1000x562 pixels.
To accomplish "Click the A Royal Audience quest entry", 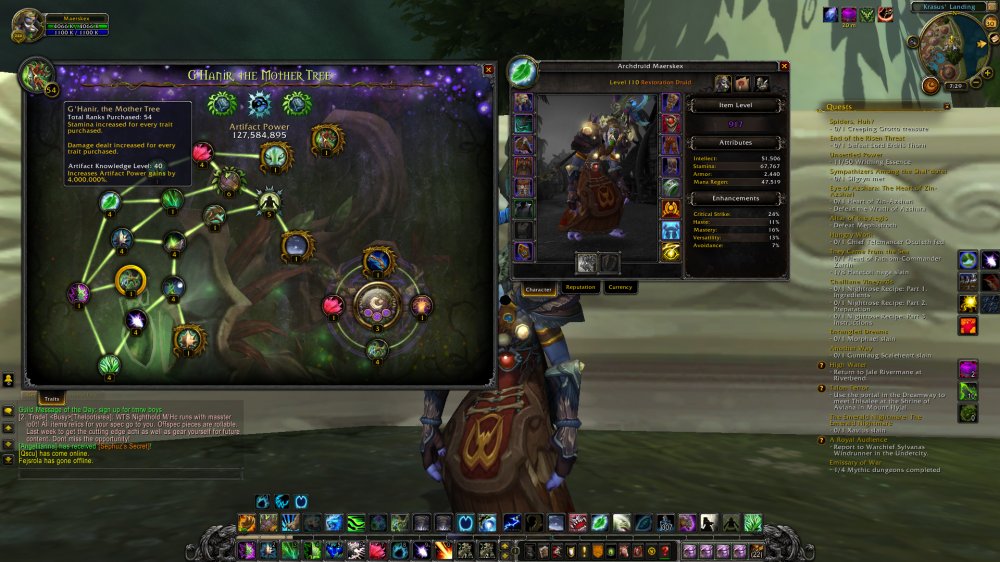I will pyautogui.click(x=858, y=439).
